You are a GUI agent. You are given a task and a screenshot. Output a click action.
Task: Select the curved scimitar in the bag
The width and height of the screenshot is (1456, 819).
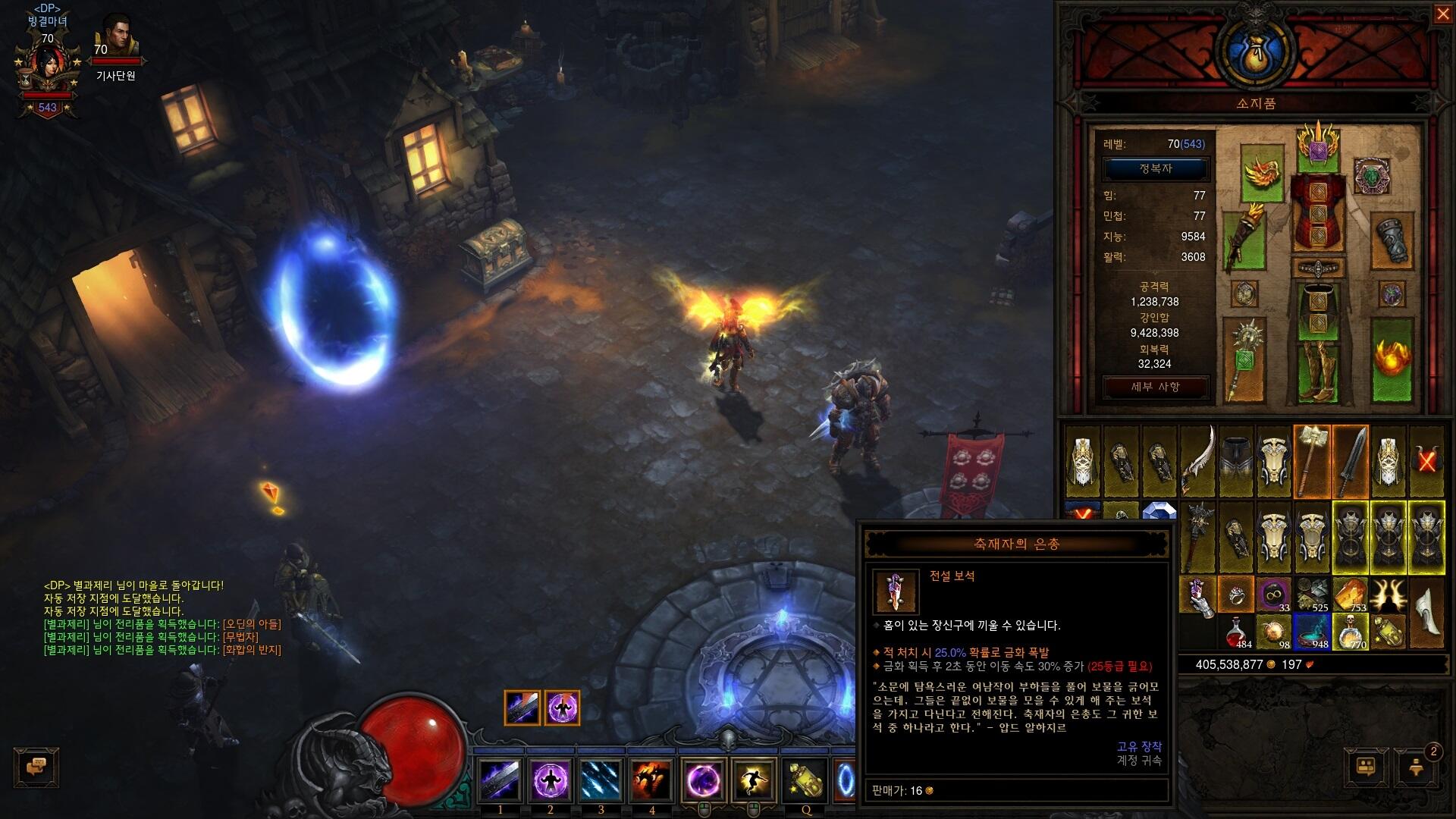click(x=1197, y=461)
